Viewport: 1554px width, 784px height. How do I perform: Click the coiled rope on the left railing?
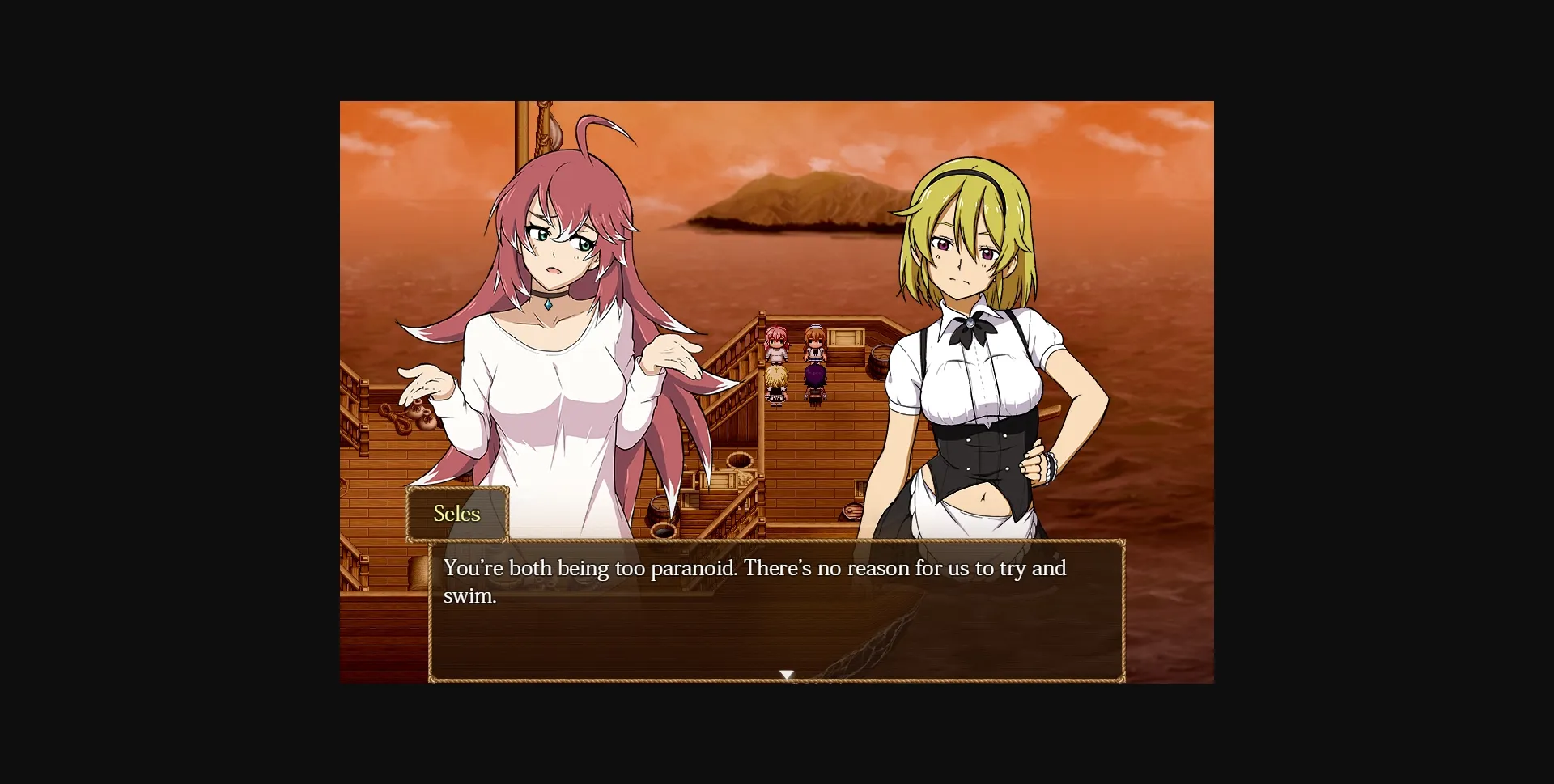pos(397,417)
